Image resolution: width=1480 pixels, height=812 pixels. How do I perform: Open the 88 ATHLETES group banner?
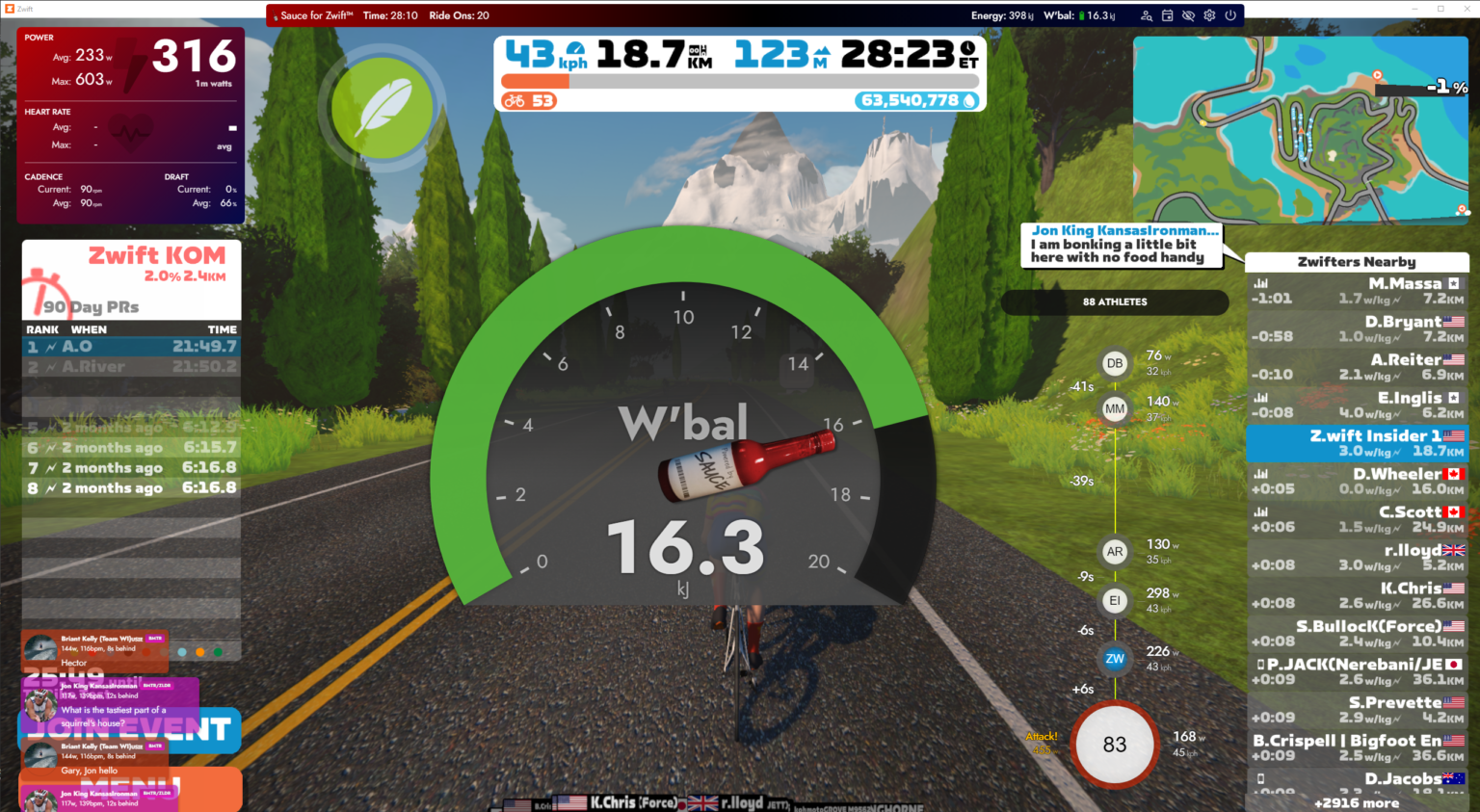[1113, 301]
